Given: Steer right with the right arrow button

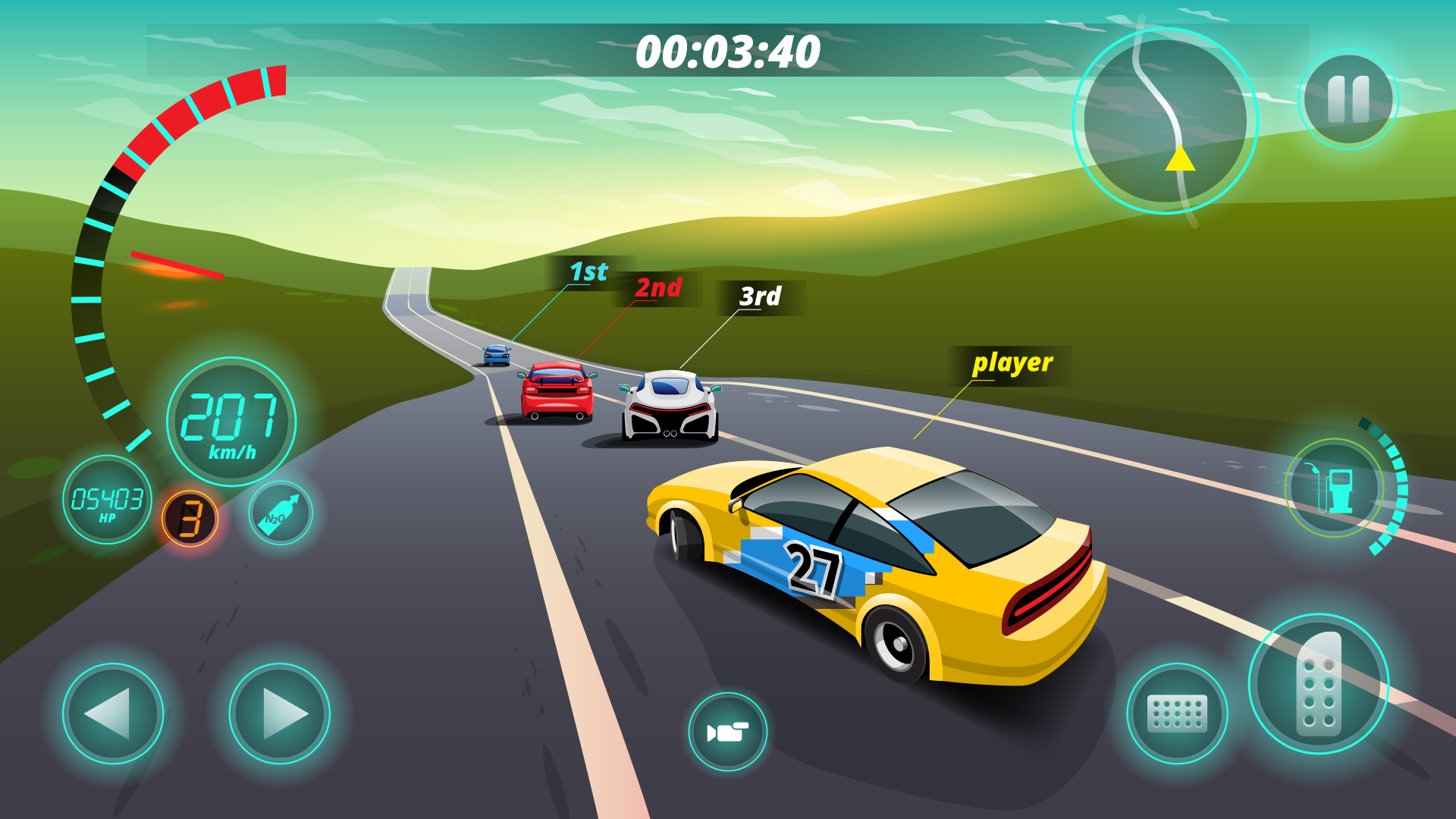Looking at the screenshot, I should (280, 713).
